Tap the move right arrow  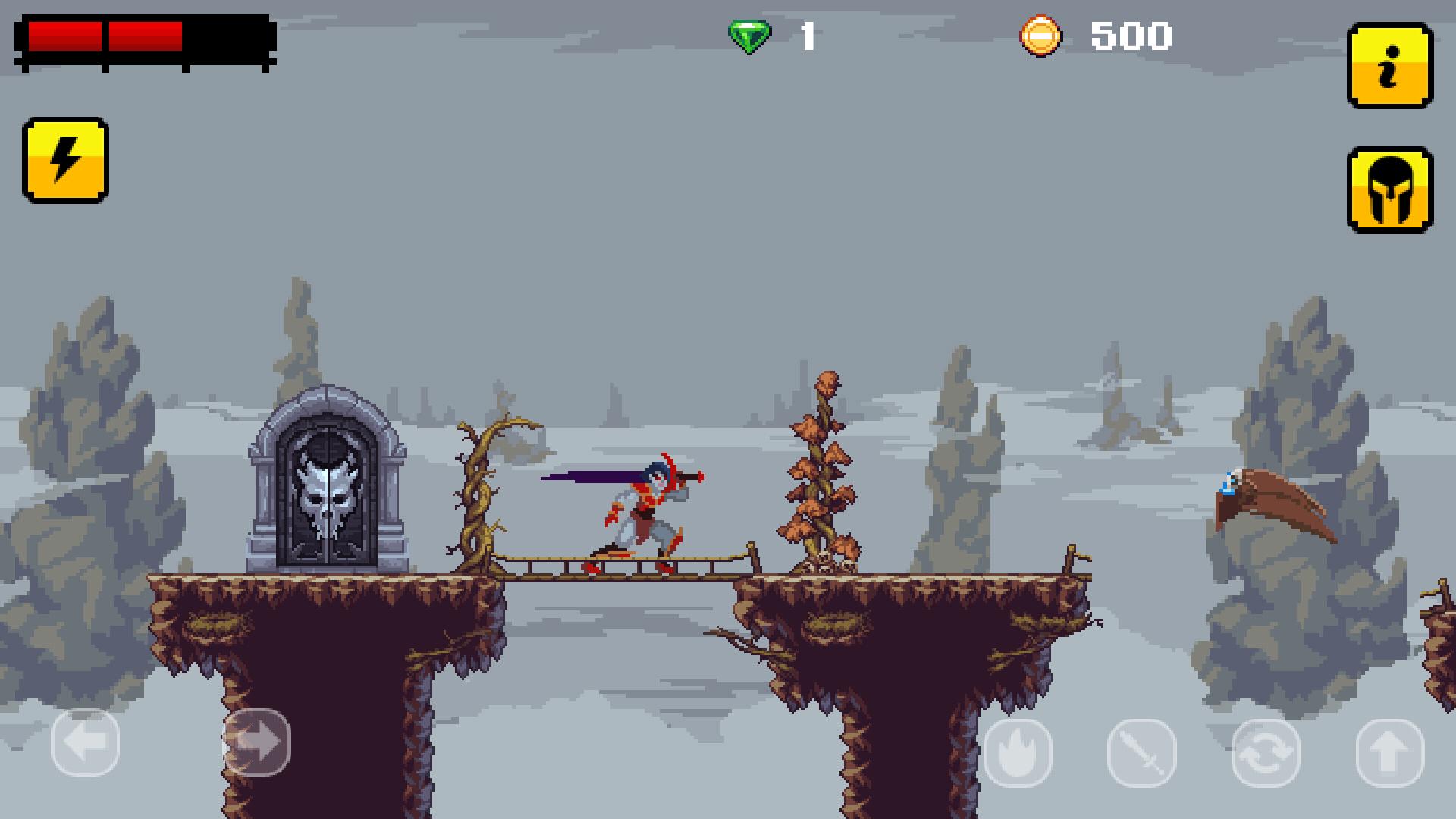point(256,743)
